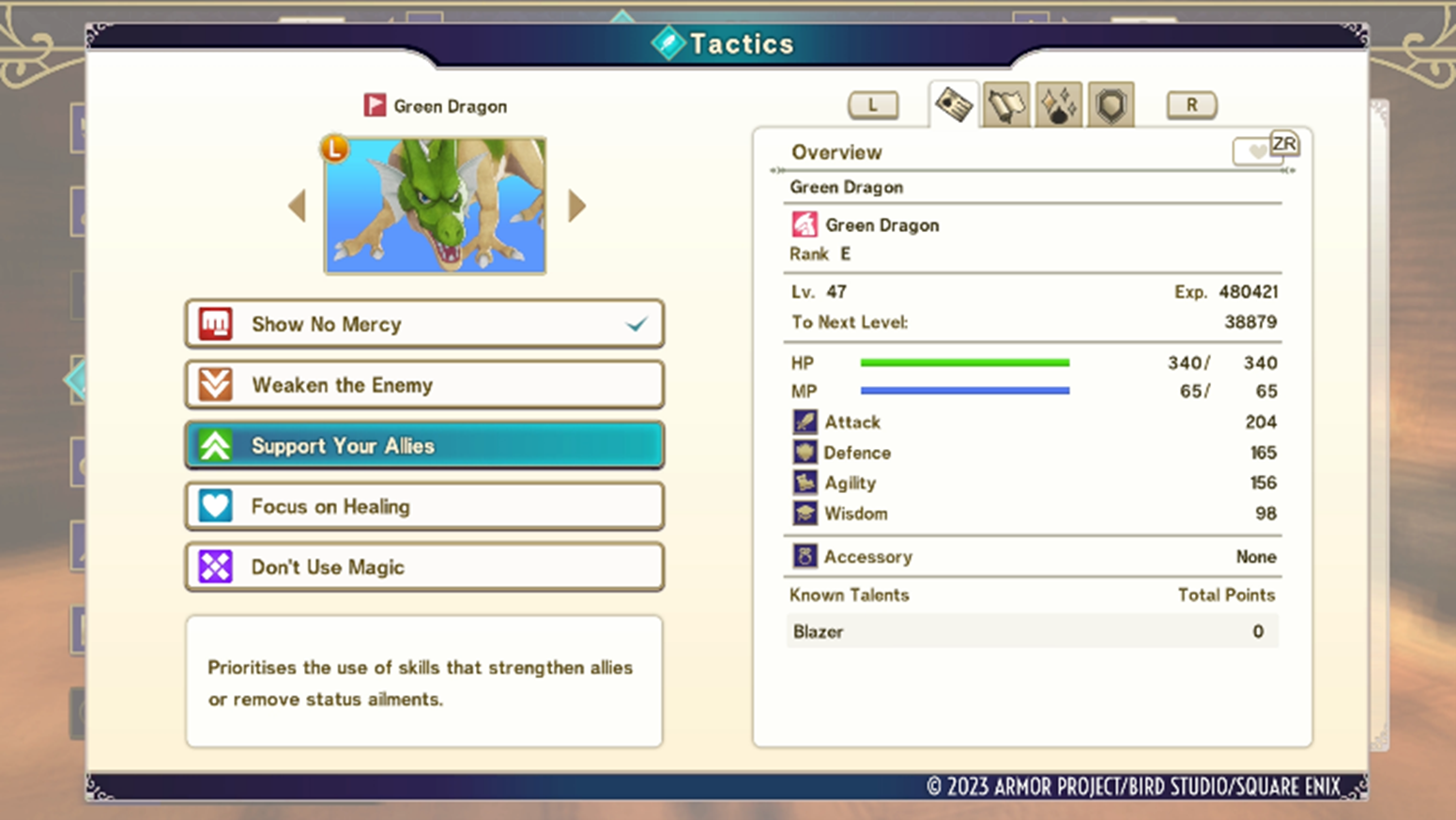
Task: Select the Blazer talent row
Action: click(x=1031, y=632)
